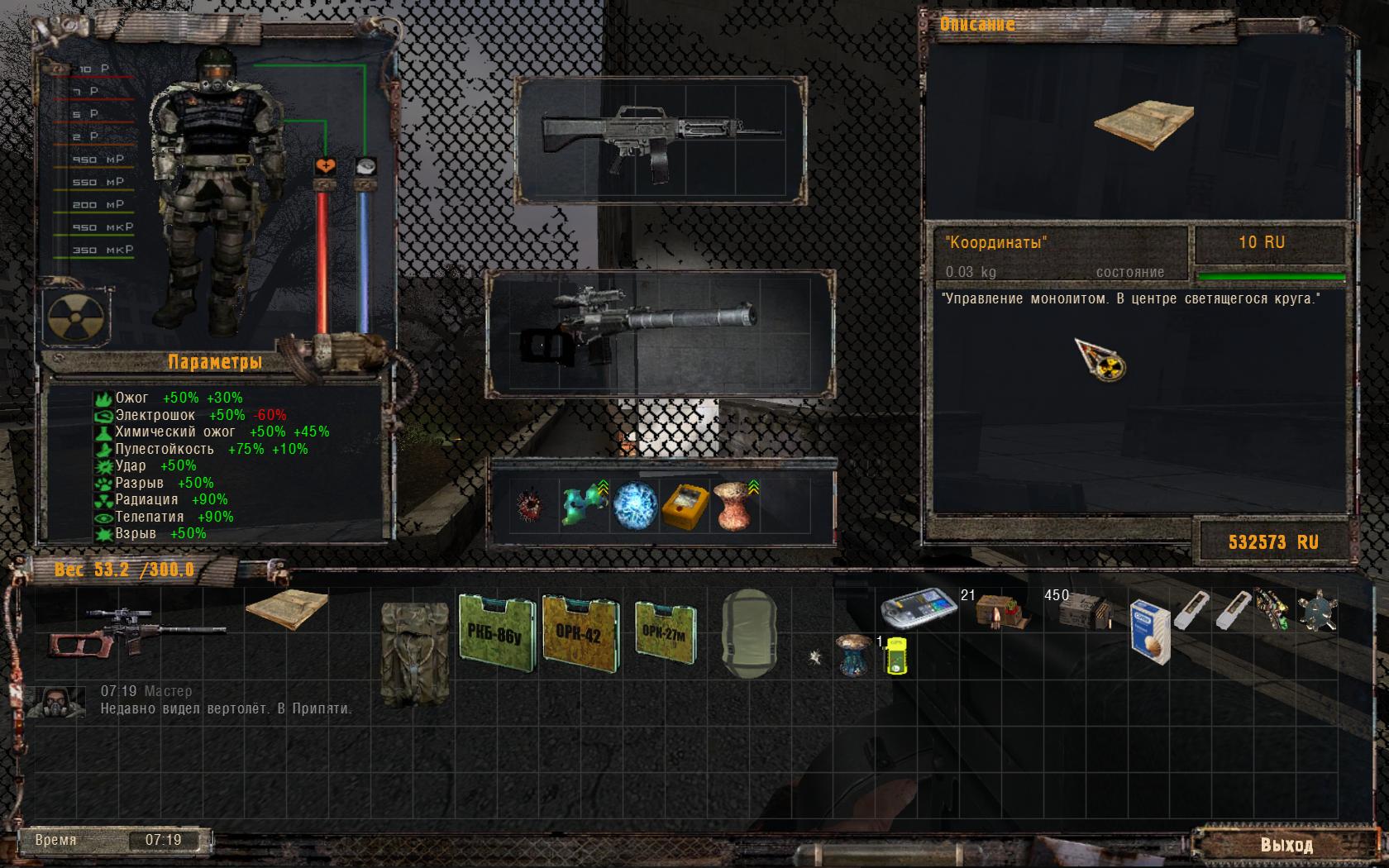The image size is (1389, 868).
Task: Select the red spiky artifact on belt
Action: [x=527, y=505]
